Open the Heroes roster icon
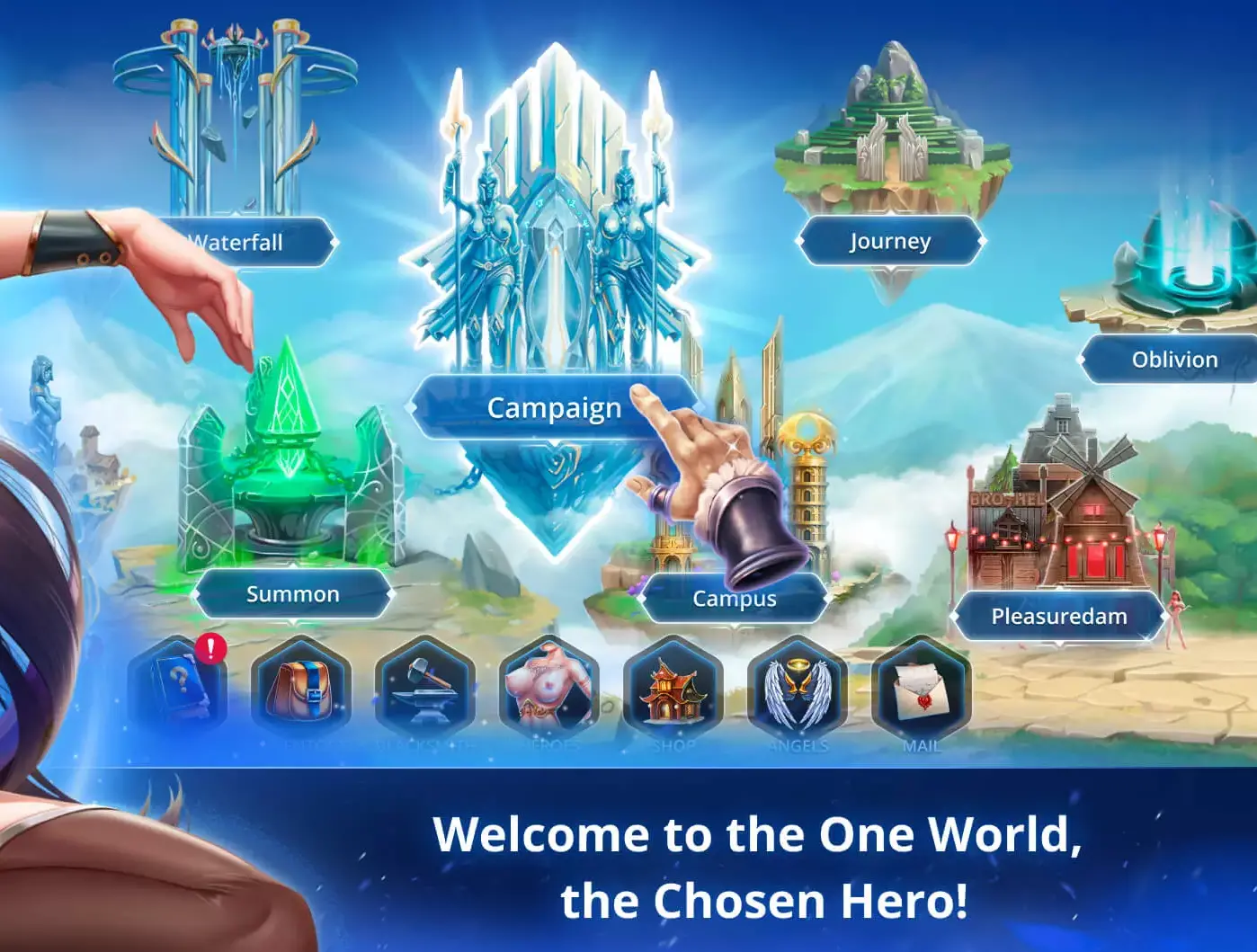This screenshot has height=952, width=1257. click(x=550, y=692)
